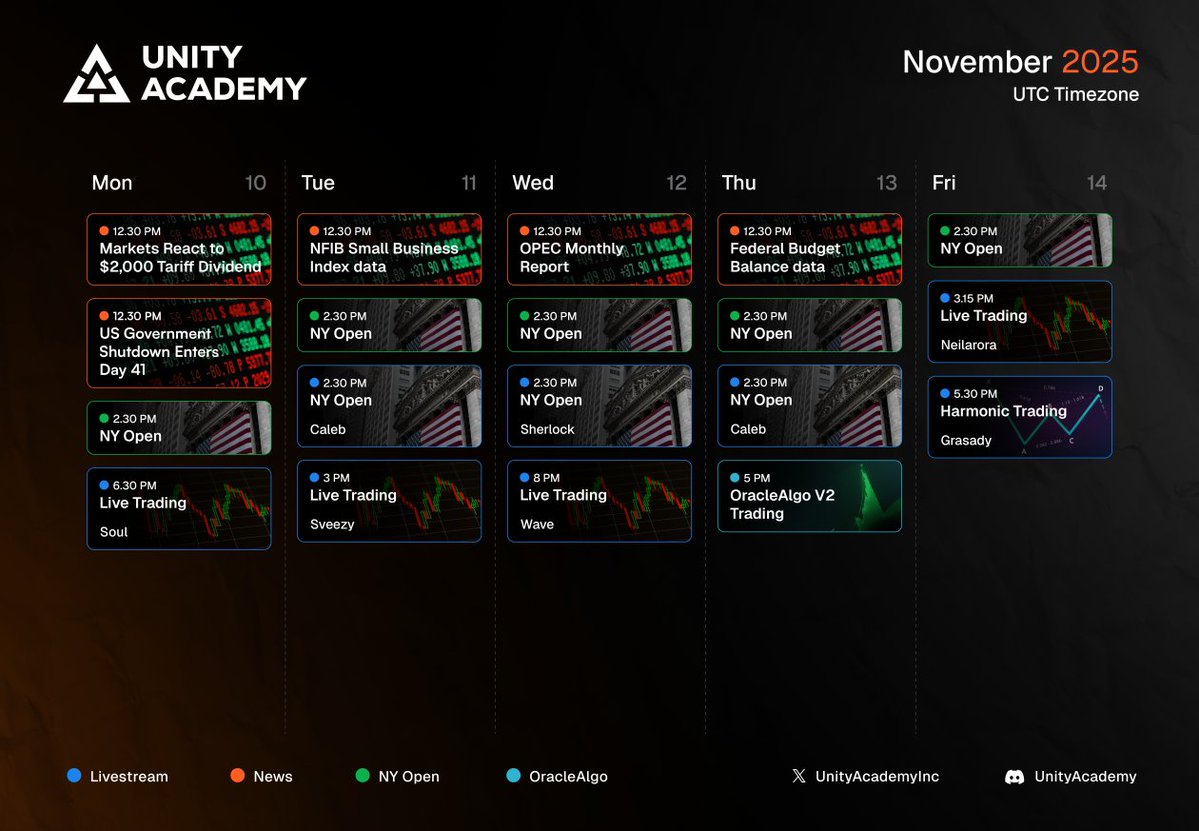Image resolution: width=1199 pixels, height=831 pixels.
Task: Open the UnityAcademyInc X profile link
Action: pyautogui.click(x=866, y=776)
